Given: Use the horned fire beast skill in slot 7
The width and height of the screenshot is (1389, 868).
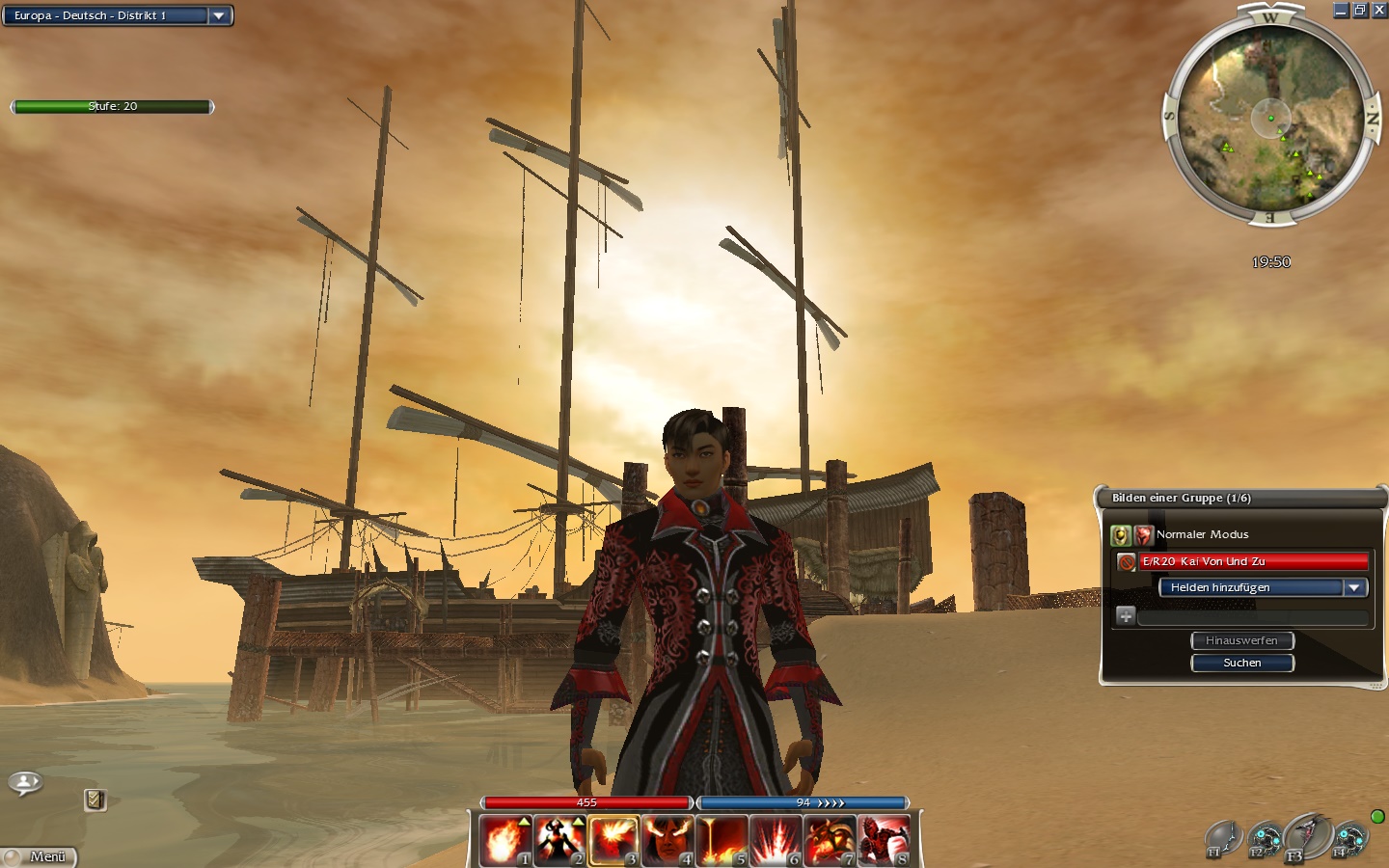Looking at the screenshot, I should tap(830, 840).
